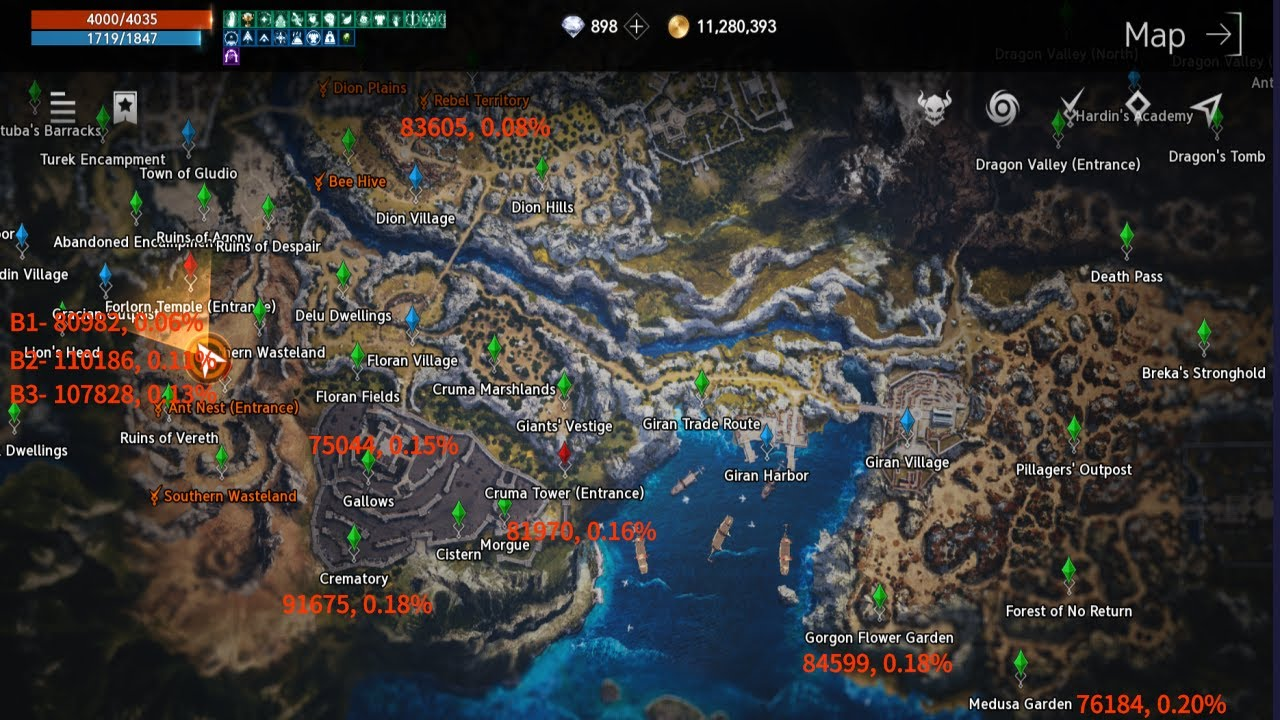Tap the arrow pointer locate icon
This screenshot has height=720, width=1280.
coord(1207,108)
